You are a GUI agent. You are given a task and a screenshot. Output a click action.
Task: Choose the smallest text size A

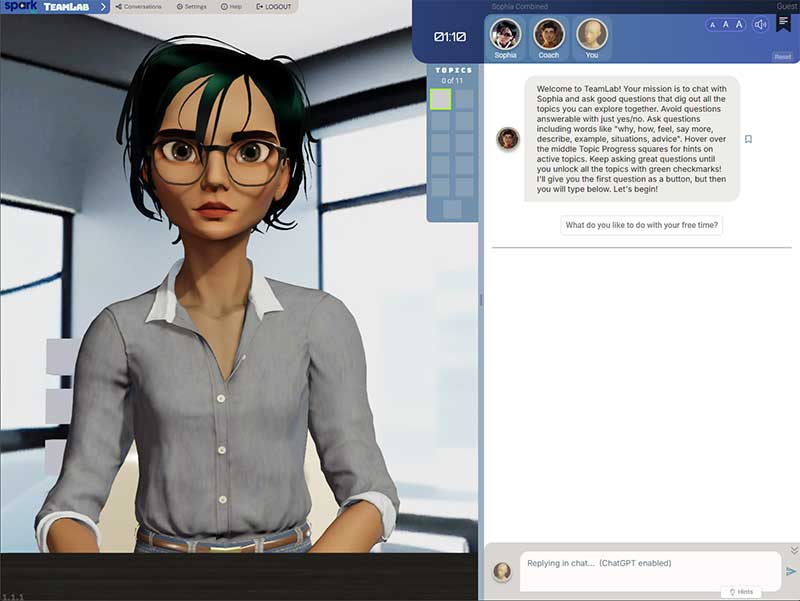713,24
